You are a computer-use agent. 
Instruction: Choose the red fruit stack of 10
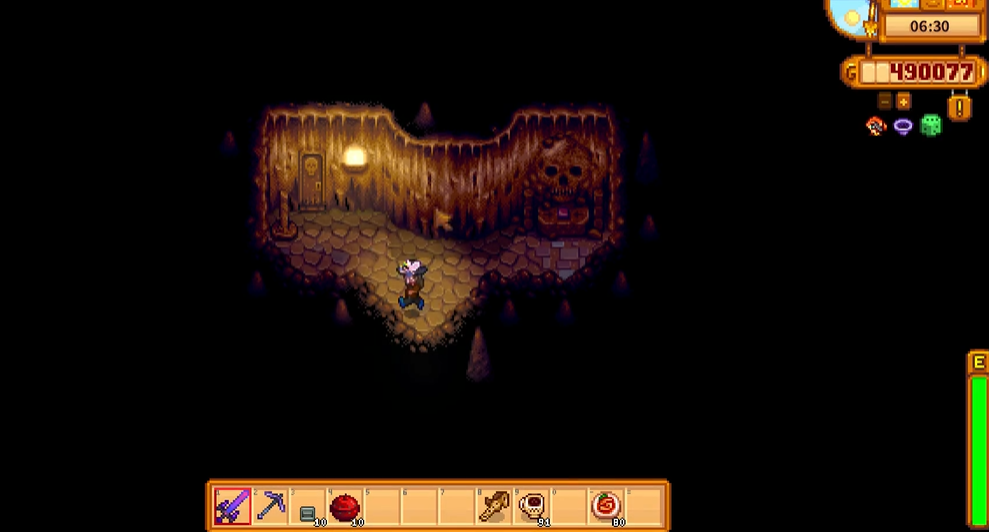(x=345, y=507)
